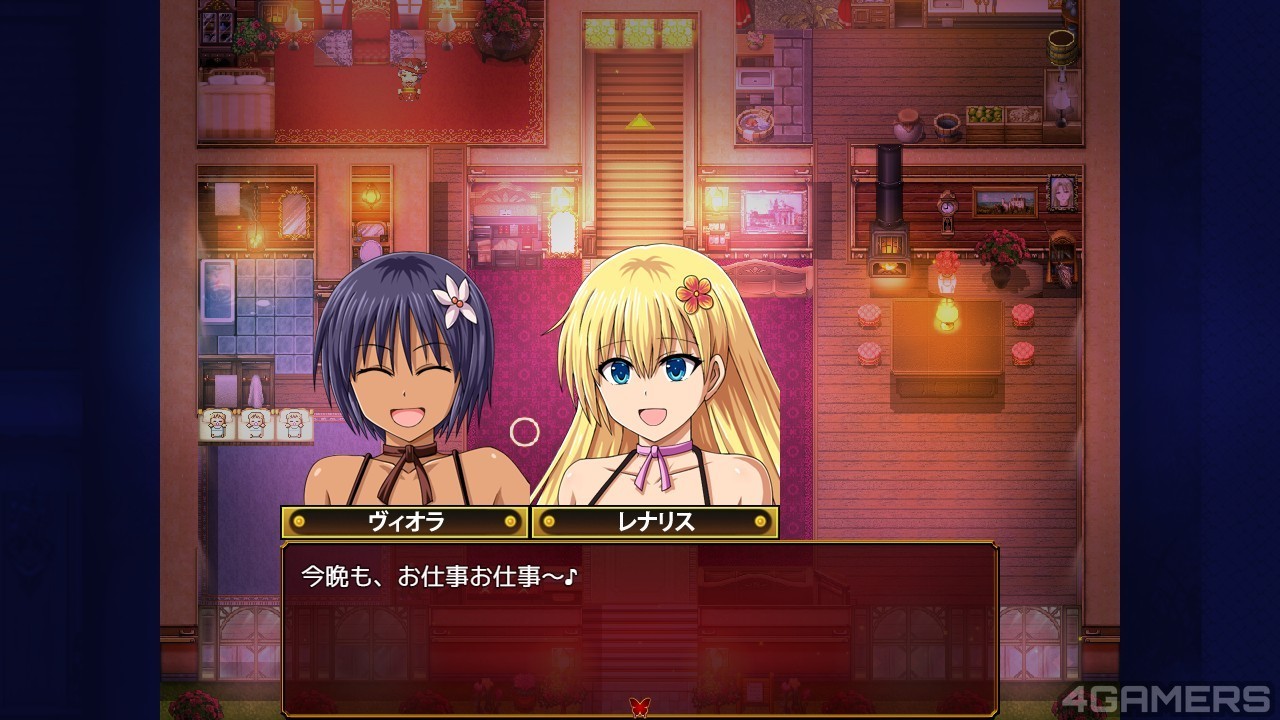Click the red butterfly continue indicator
Viewport: 1280px width, 720px height.
(x=639, y=706)
